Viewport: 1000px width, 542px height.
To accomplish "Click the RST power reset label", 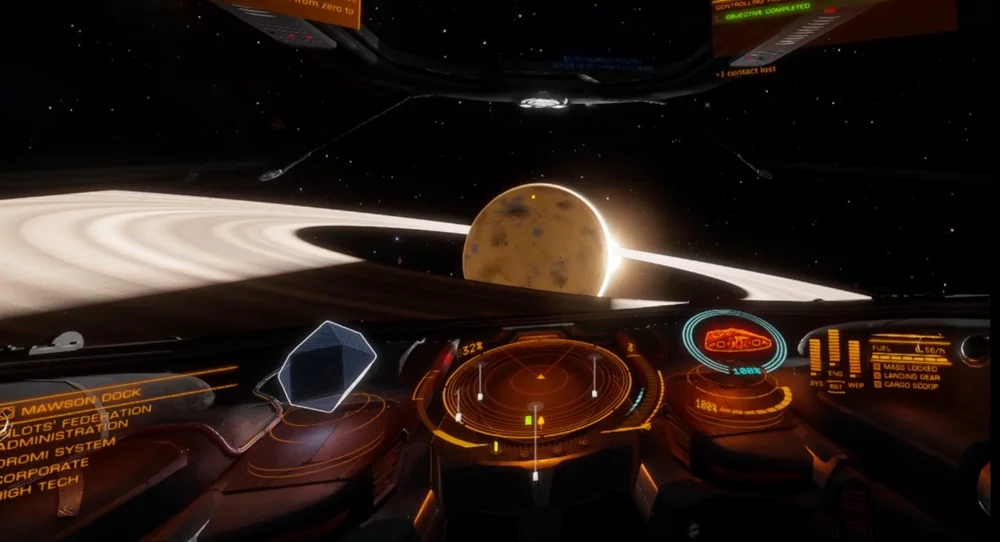I will (x=835, y=386).
